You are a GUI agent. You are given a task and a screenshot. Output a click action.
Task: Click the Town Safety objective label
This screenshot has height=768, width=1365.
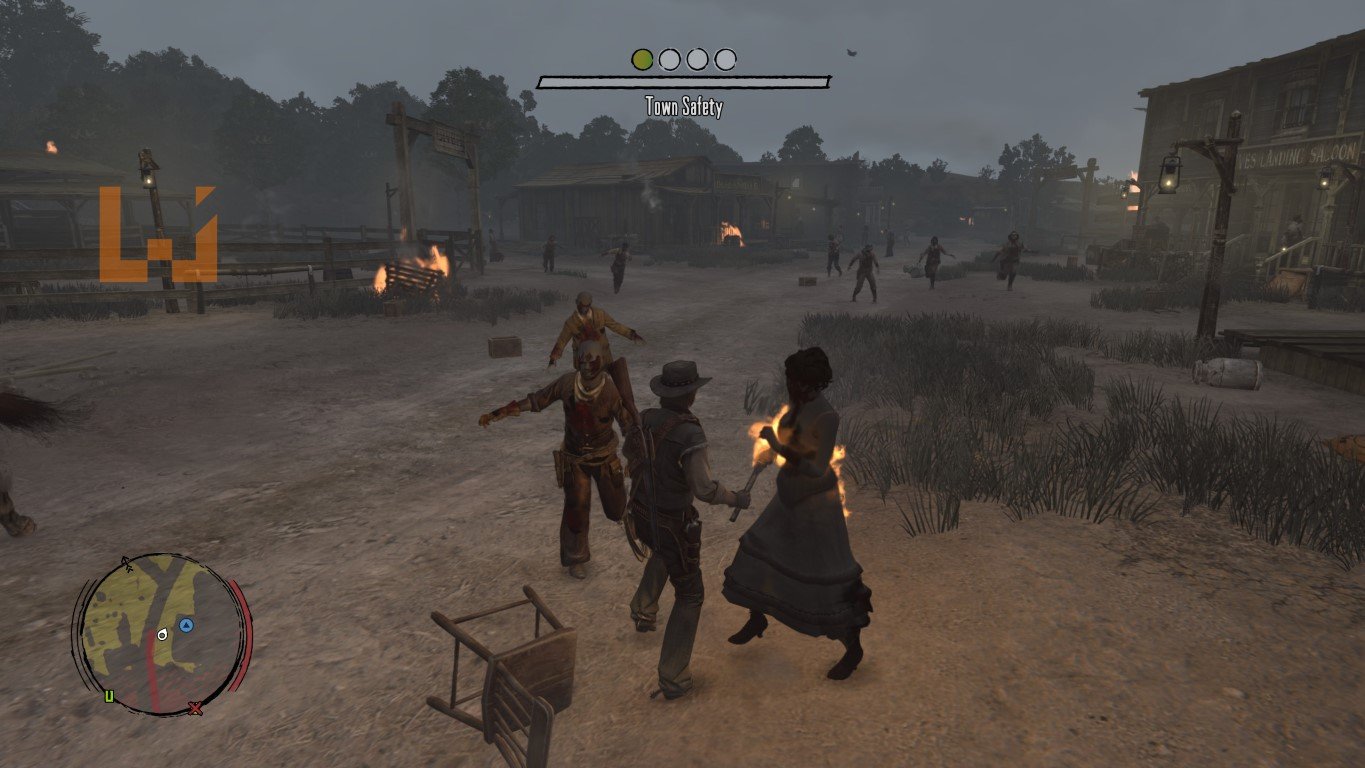pos(683,107)
